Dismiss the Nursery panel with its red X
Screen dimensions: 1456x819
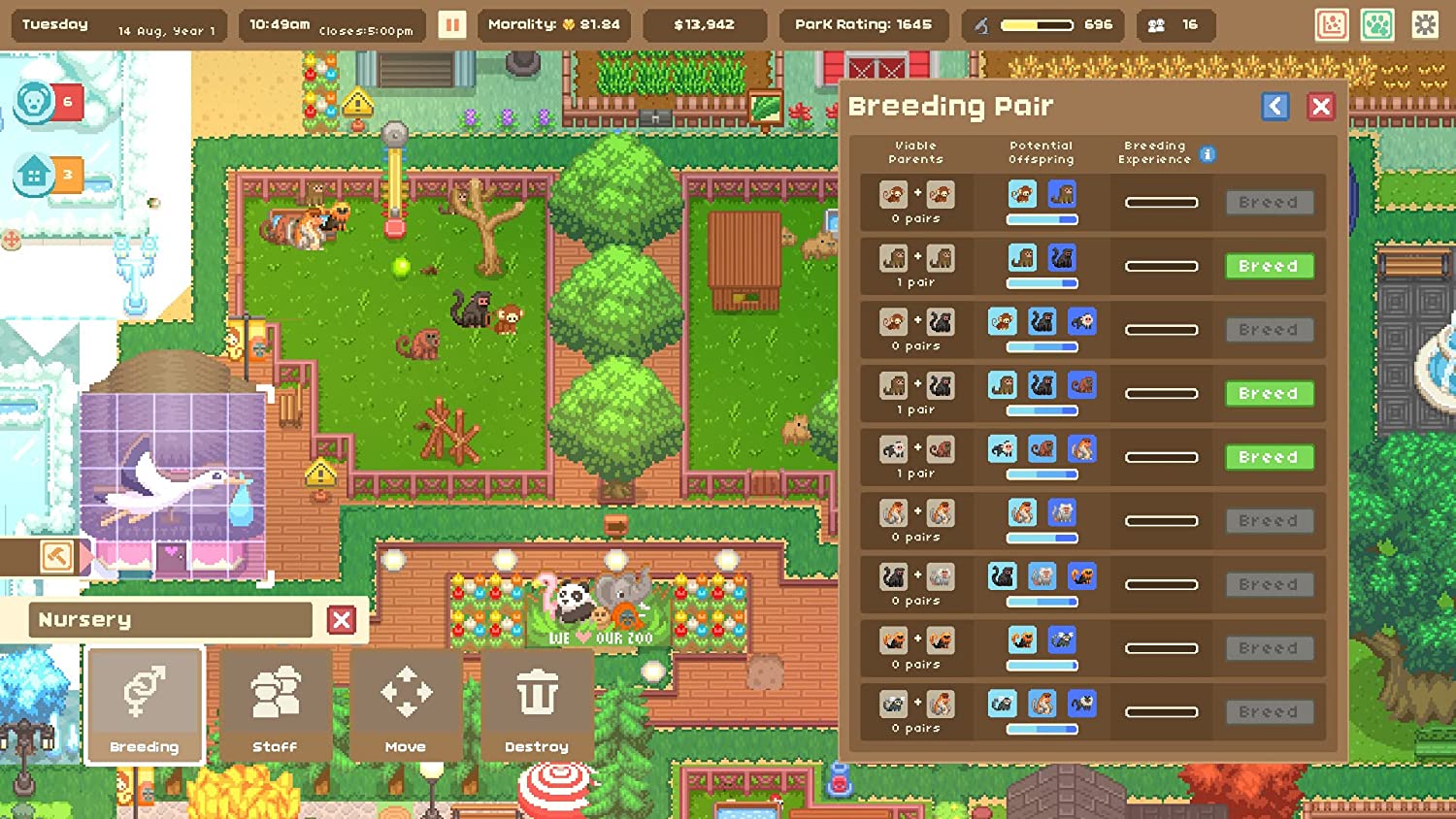(341, 620)
